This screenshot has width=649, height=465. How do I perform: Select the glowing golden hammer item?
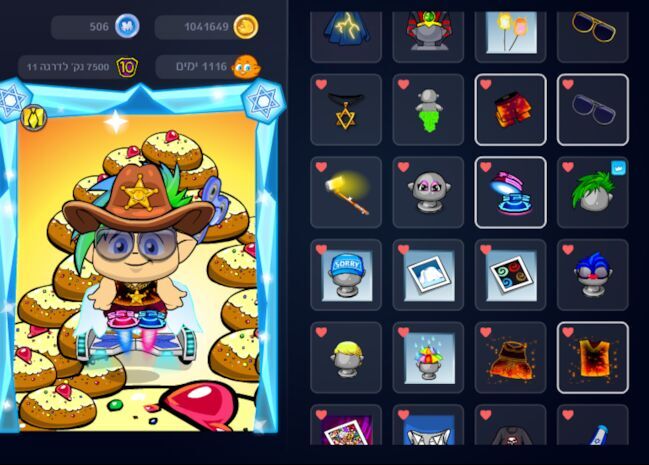346,192
